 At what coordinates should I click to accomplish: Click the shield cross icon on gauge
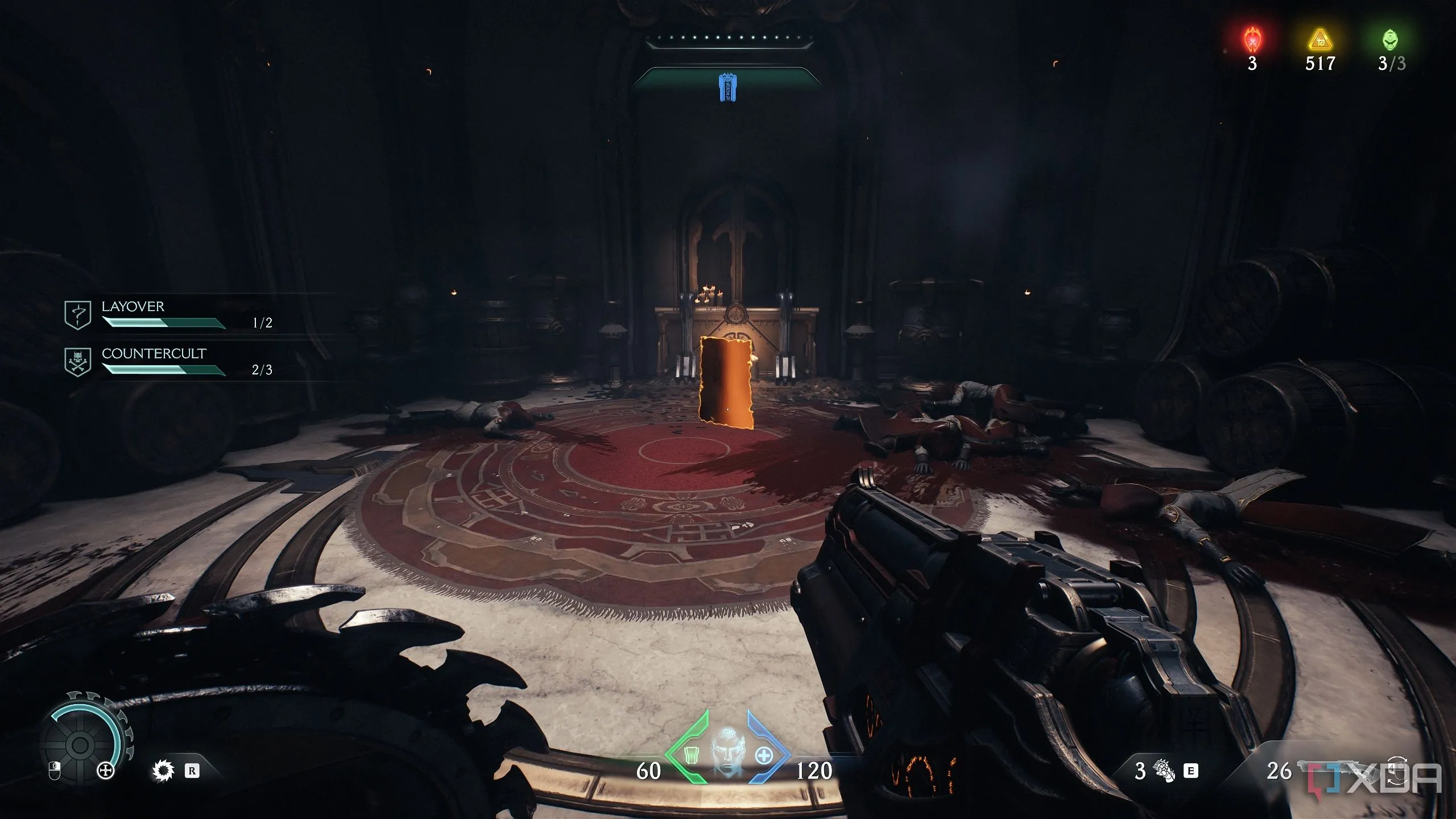pos(106,771)
